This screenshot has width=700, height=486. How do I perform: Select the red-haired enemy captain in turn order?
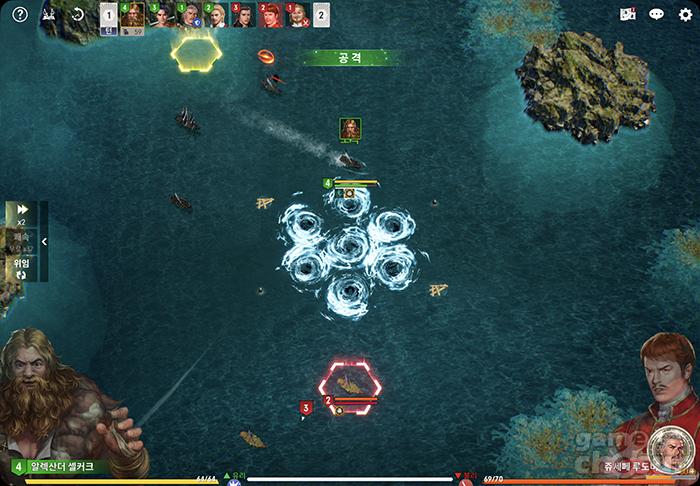[x=270, y=15]
